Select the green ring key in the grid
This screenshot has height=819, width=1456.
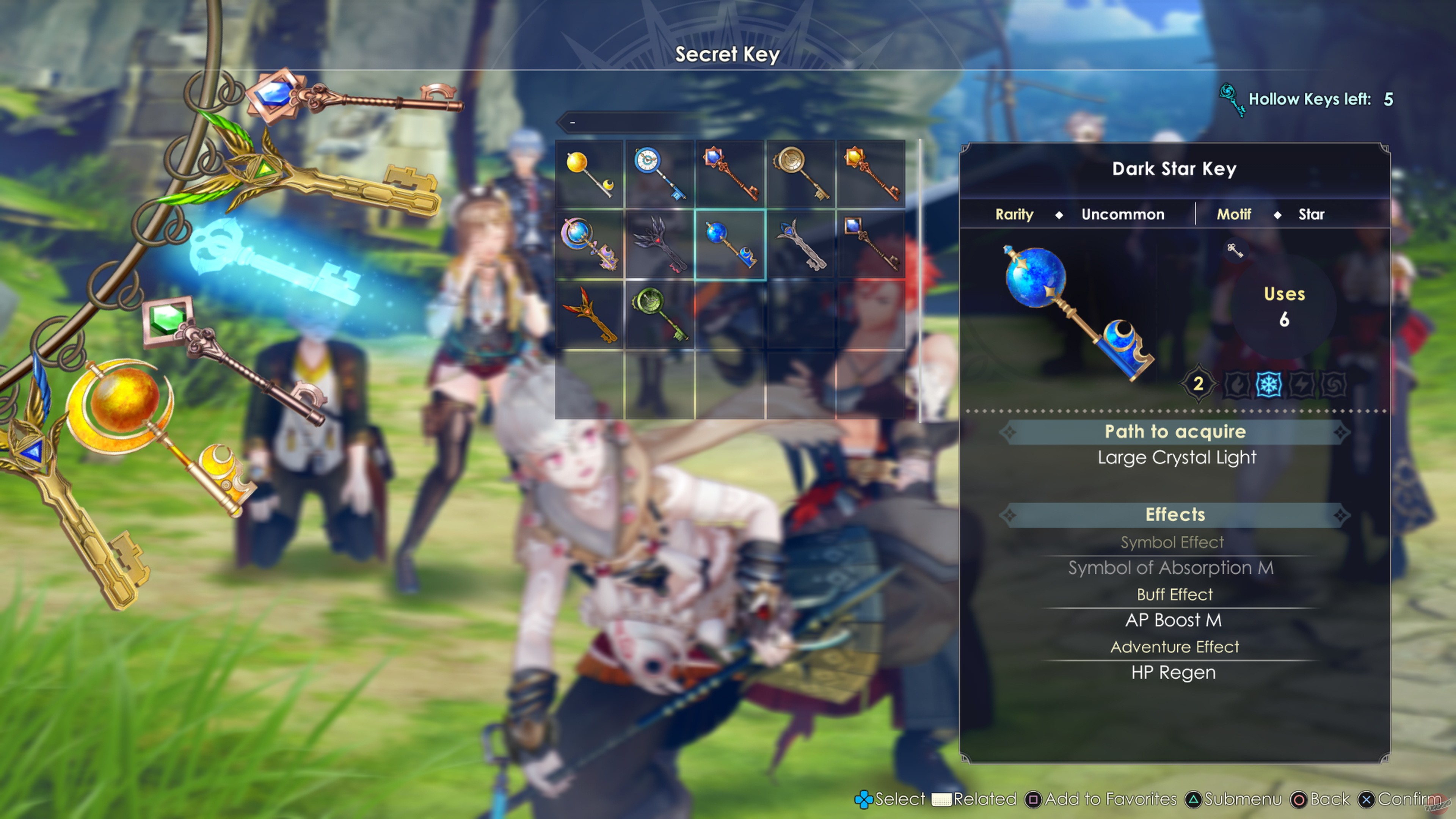click(659, 315)
